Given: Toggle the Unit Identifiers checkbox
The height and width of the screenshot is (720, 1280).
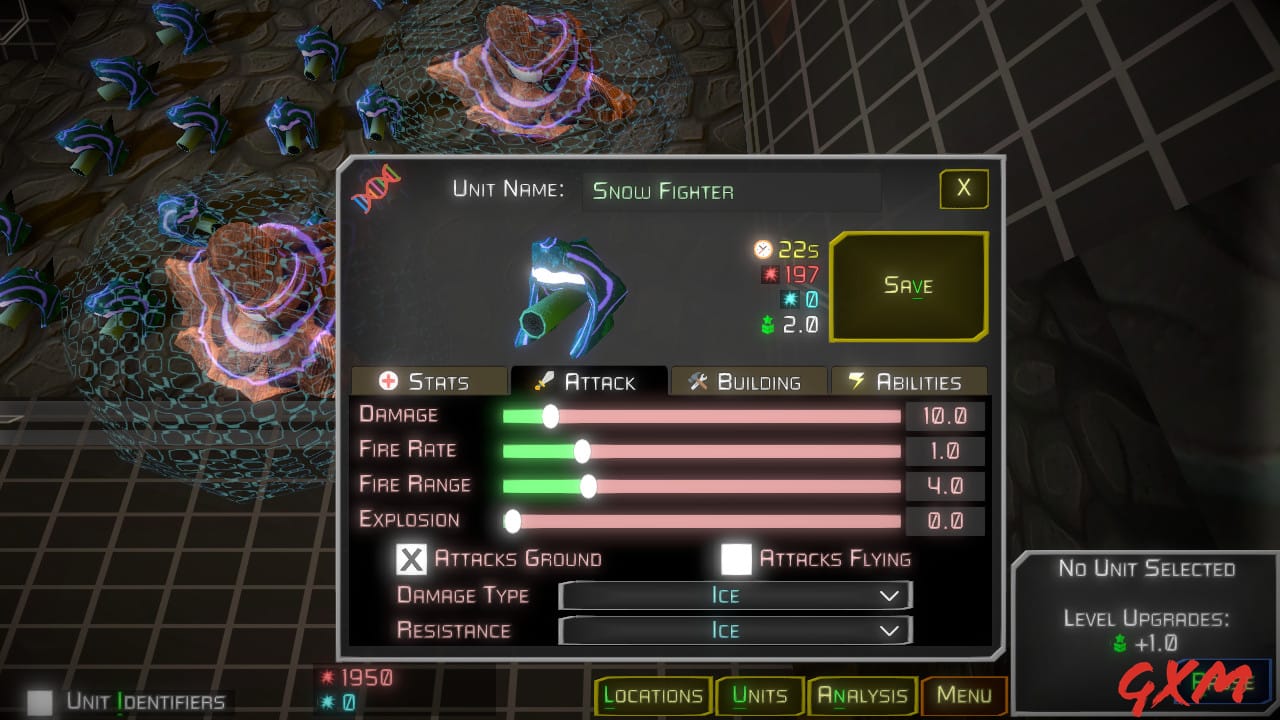Looking at the screenshot, I should pyautogui.click(x=40, y=703).
